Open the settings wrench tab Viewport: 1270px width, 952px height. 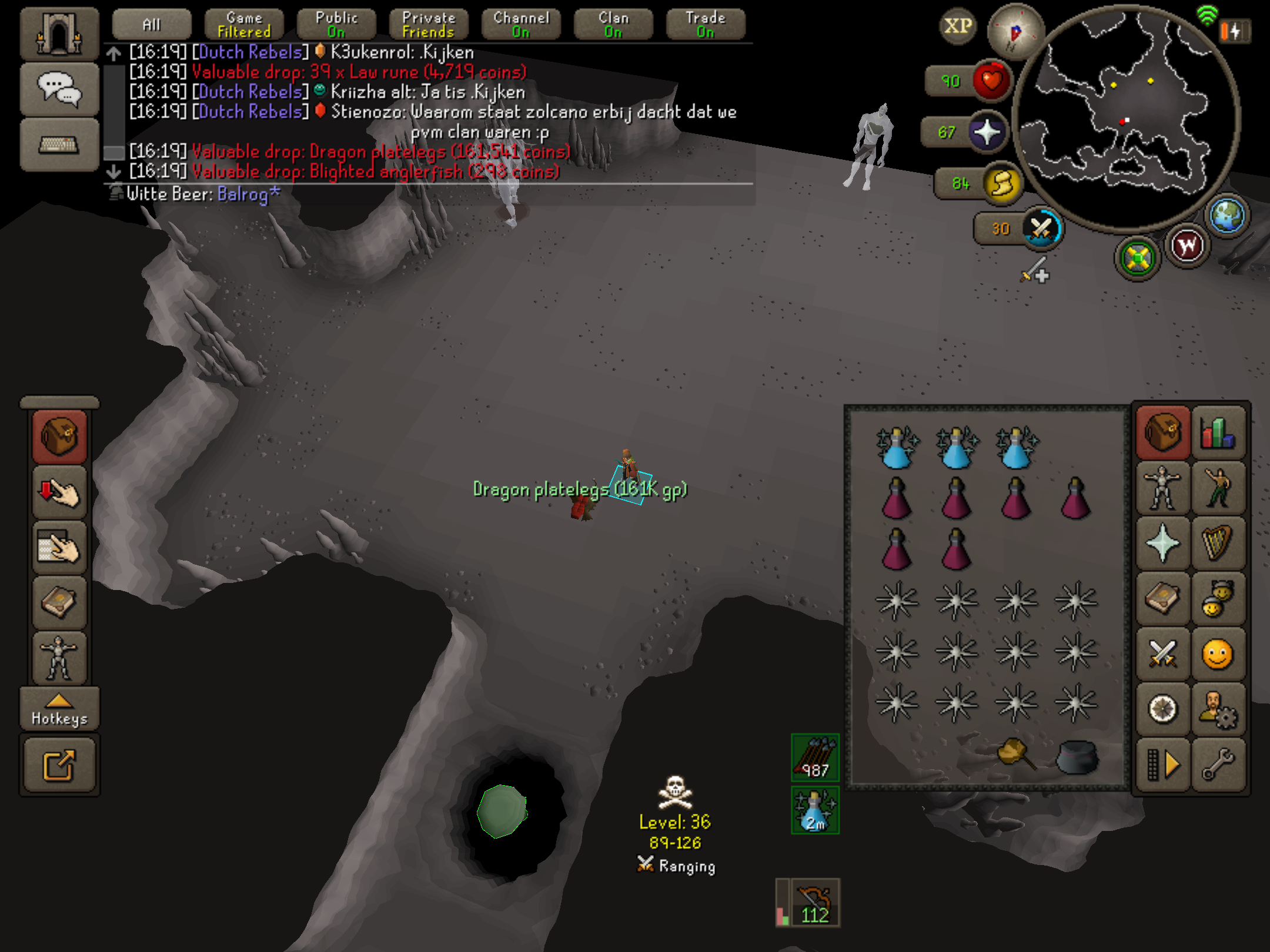(x=1218, y=764)
